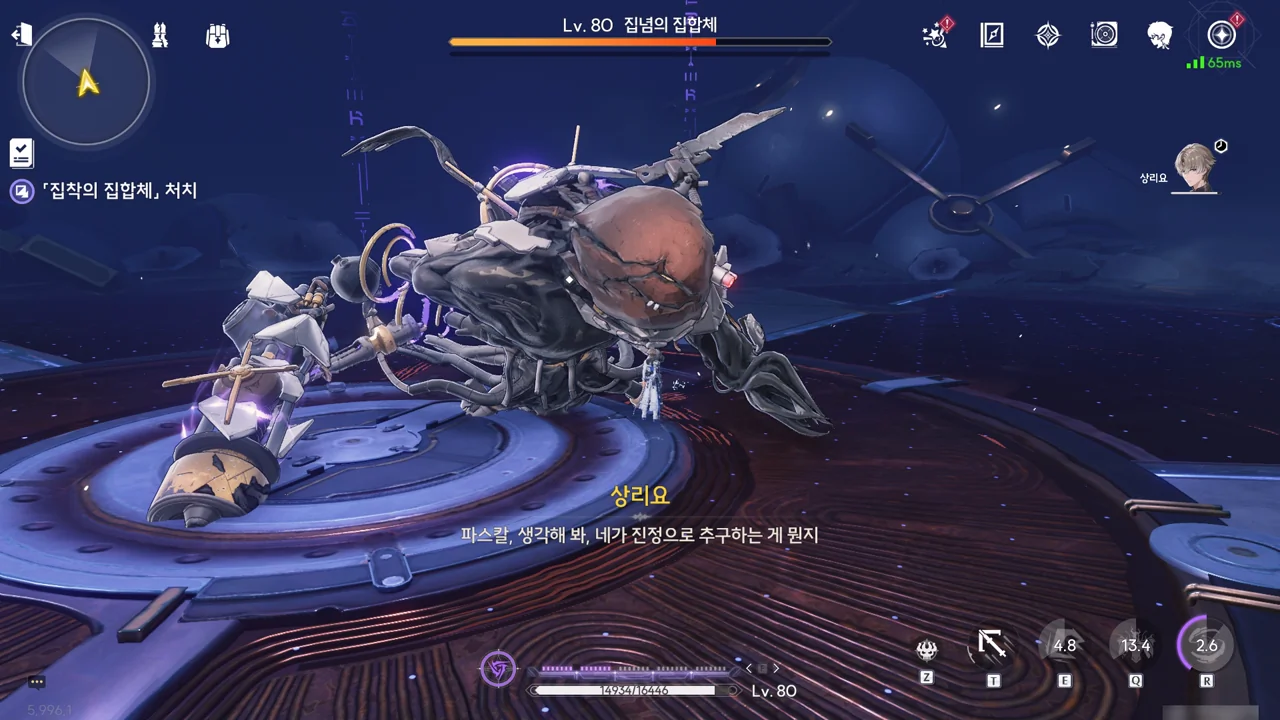Activate the skill with 4.8 cooldown
The image size is (1280, 720).
pos(1064,645)
